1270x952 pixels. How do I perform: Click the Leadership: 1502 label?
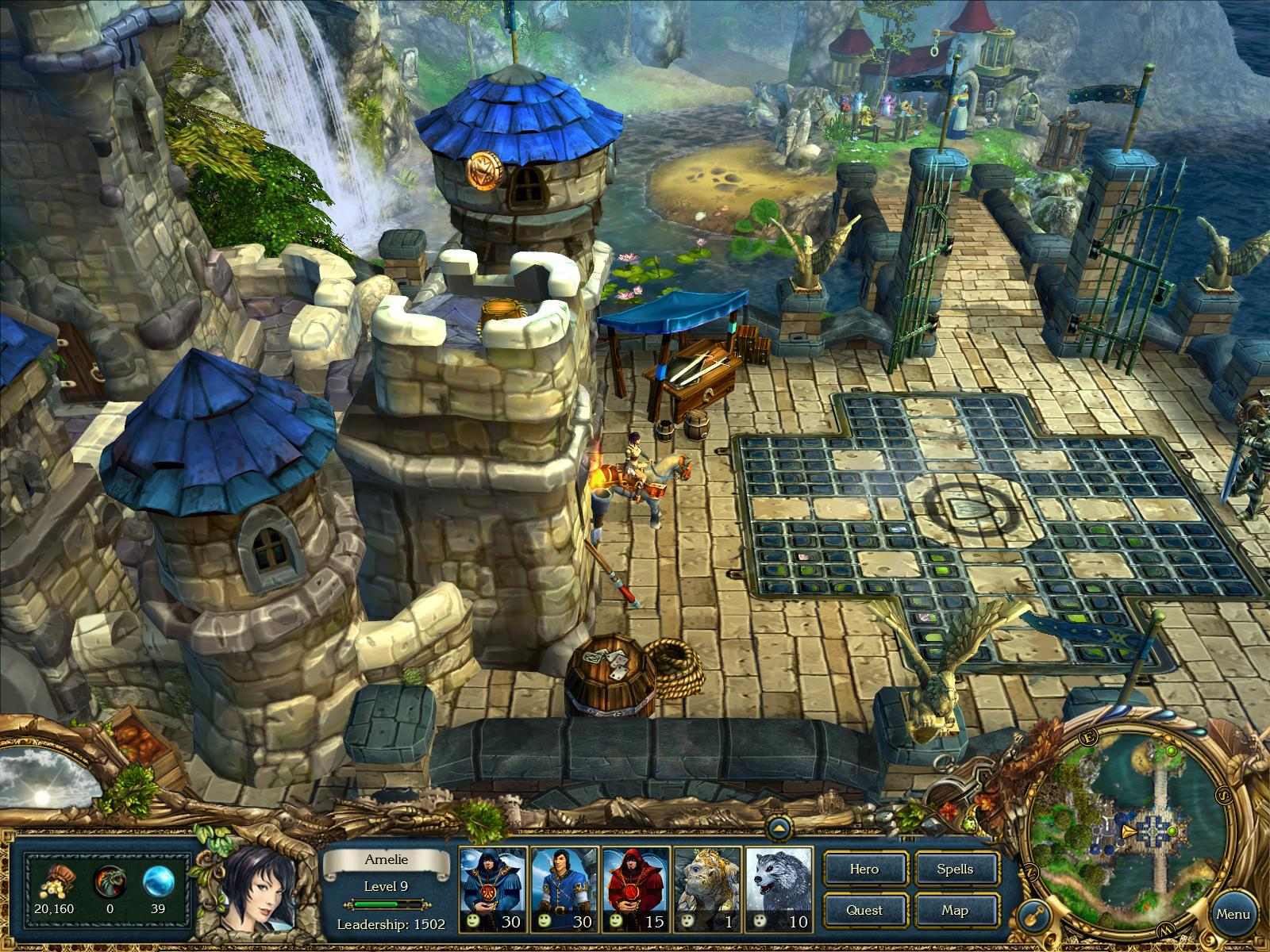(x=391, y=924)
